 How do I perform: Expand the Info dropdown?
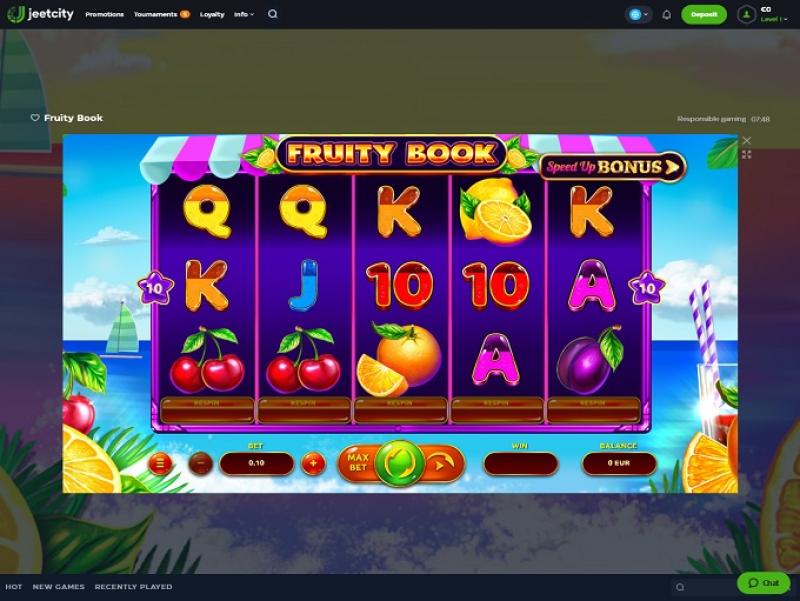pyautogui.click(x=244, y=15)
